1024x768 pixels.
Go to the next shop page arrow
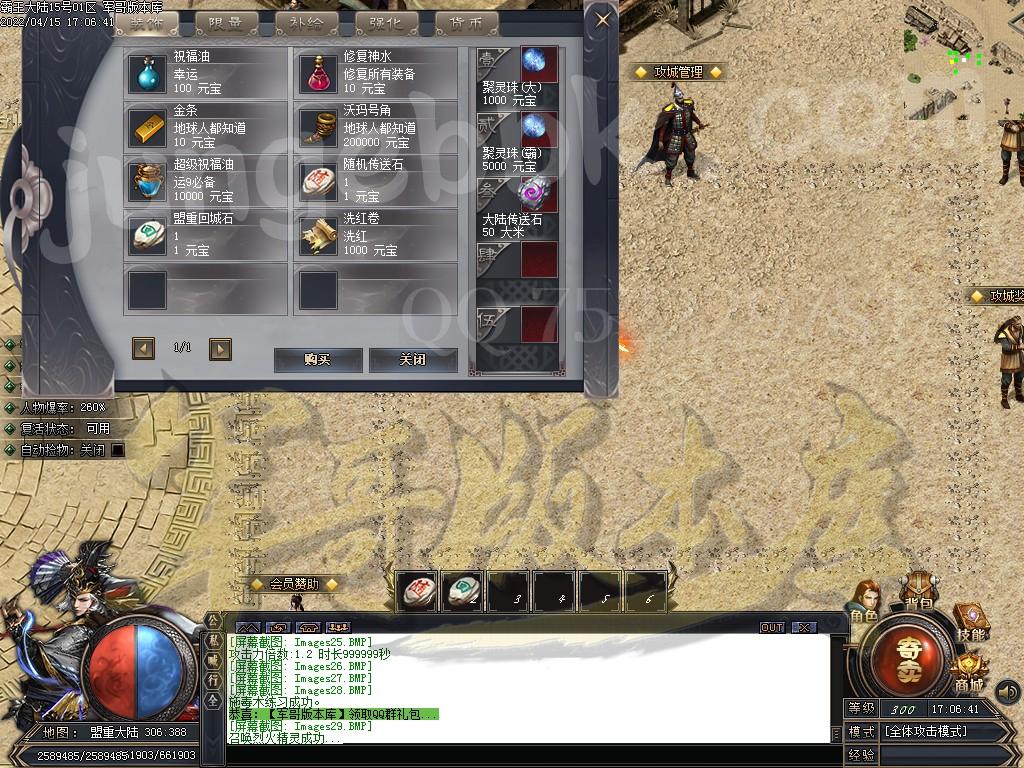220,348
